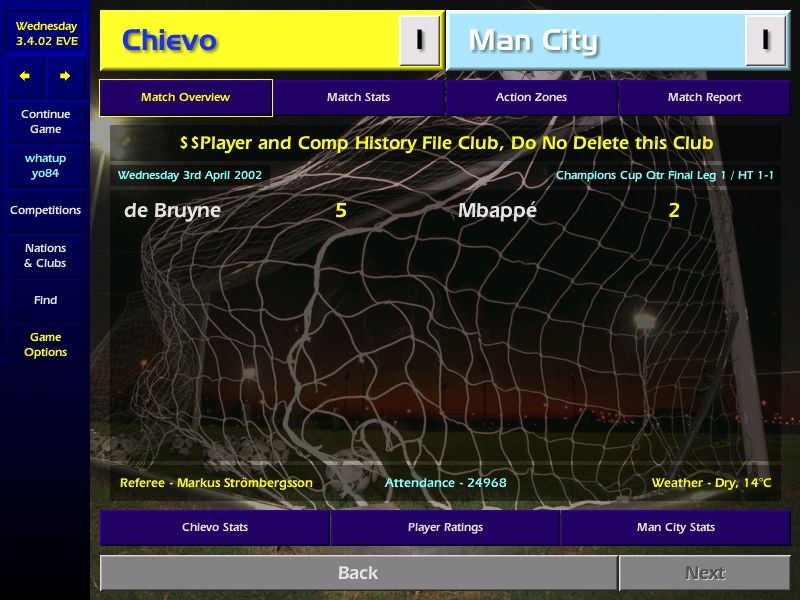Viewport: 800px width, 600px height.
Task: Select scorer de Bruyne
Action: [x=172, y=211]
